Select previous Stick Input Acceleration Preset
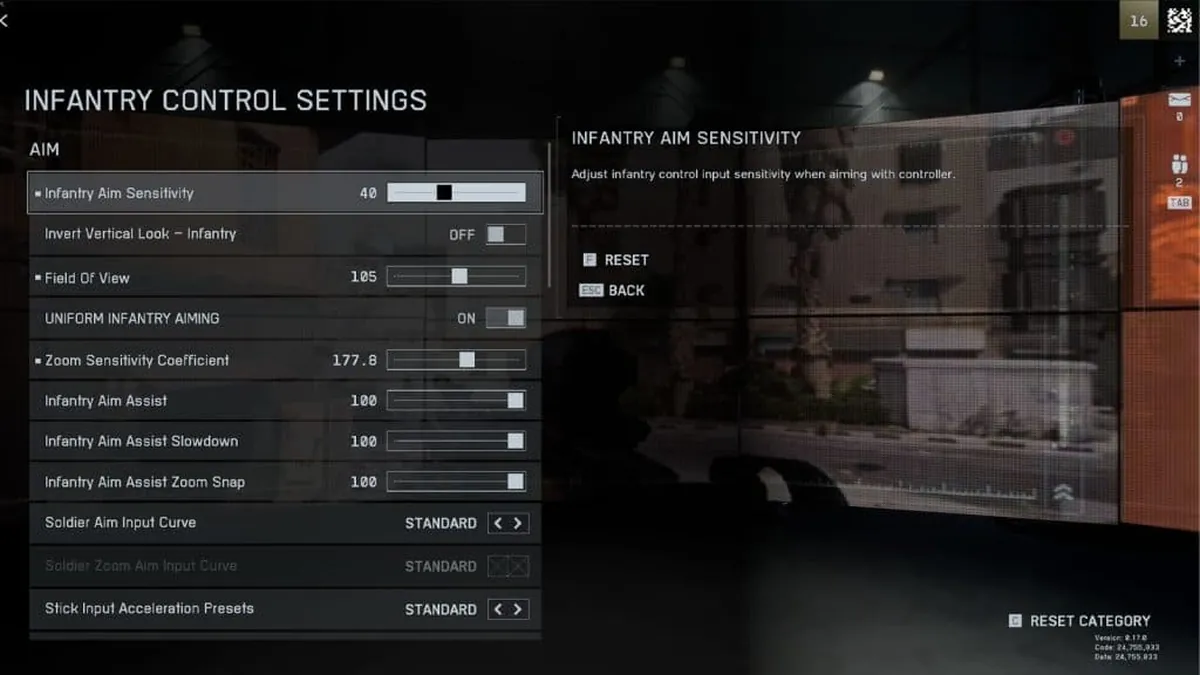Image resolution: width=1200 pixels, height=675 pixels. pyautogui.click(x=498, y=609)
